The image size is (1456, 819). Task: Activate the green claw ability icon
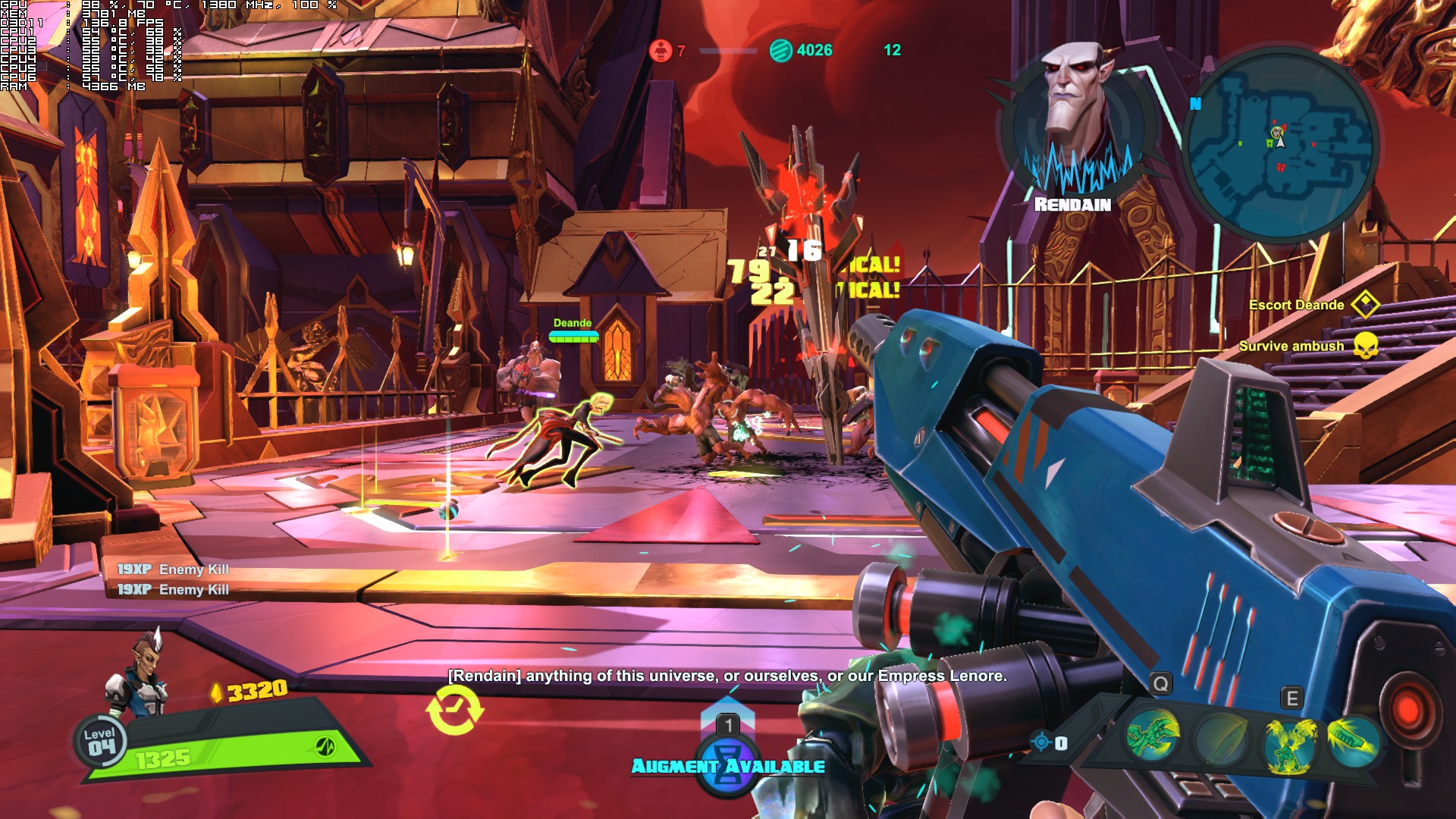point(1152,735)
